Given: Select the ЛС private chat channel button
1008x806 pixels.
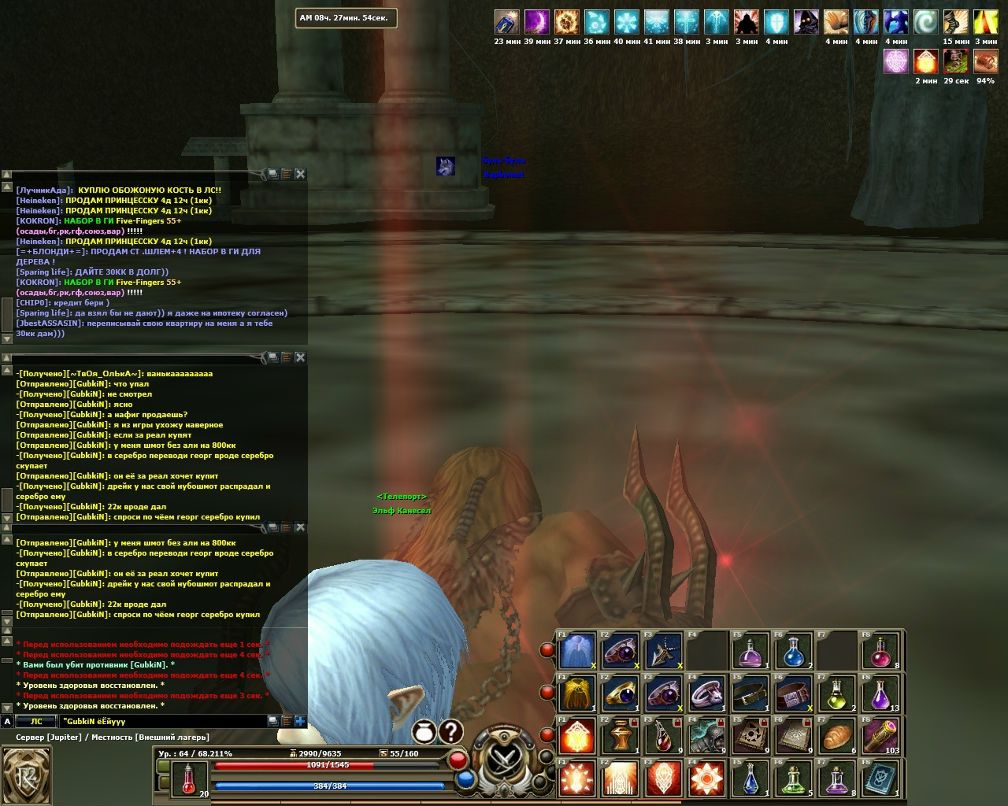Looking at the screenshot, I should (x=36, y=720).
